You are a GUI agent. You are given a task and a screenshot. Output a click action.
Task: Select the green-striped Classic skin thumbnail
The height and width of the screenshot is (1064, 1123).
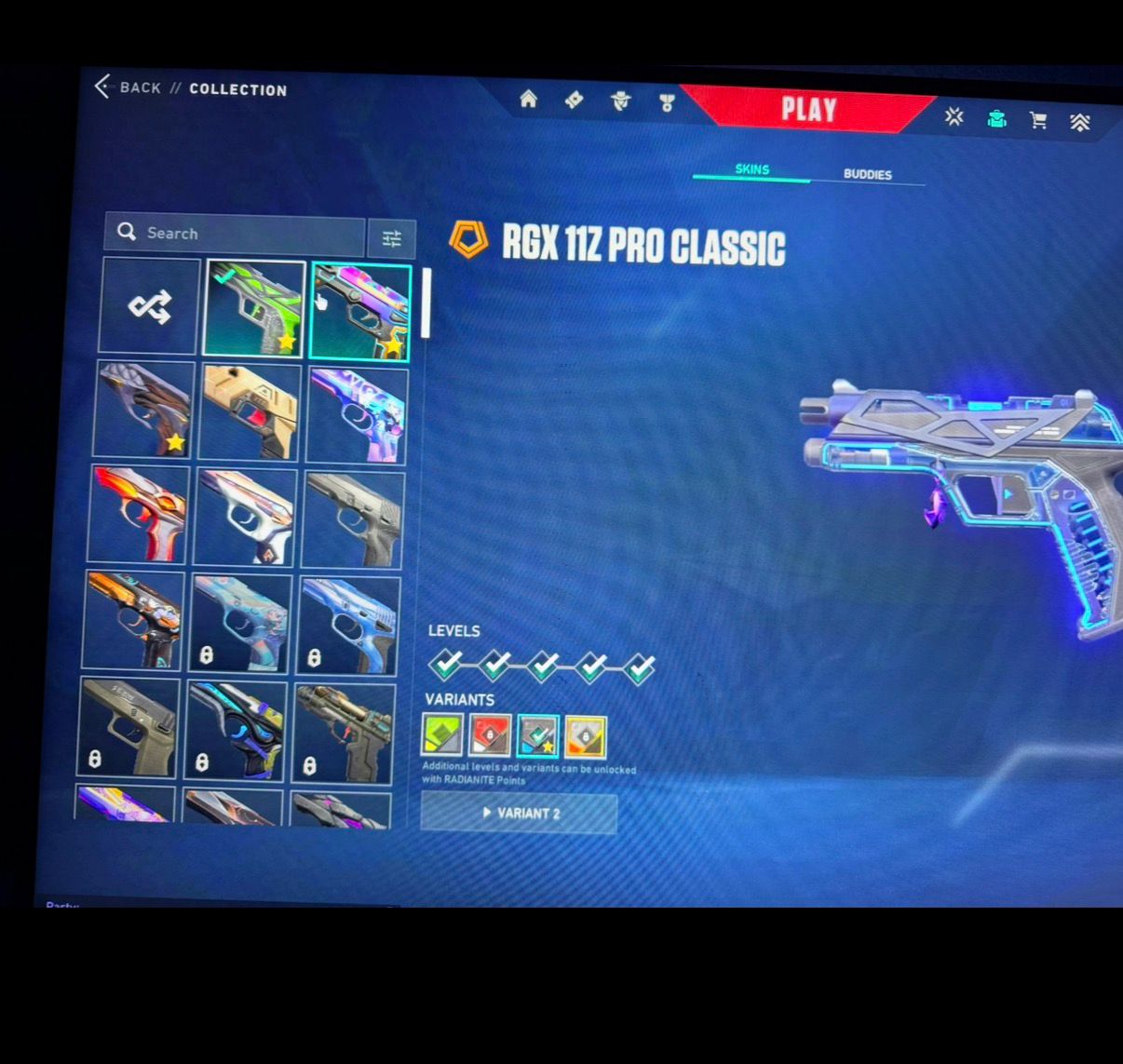(255, 308)
